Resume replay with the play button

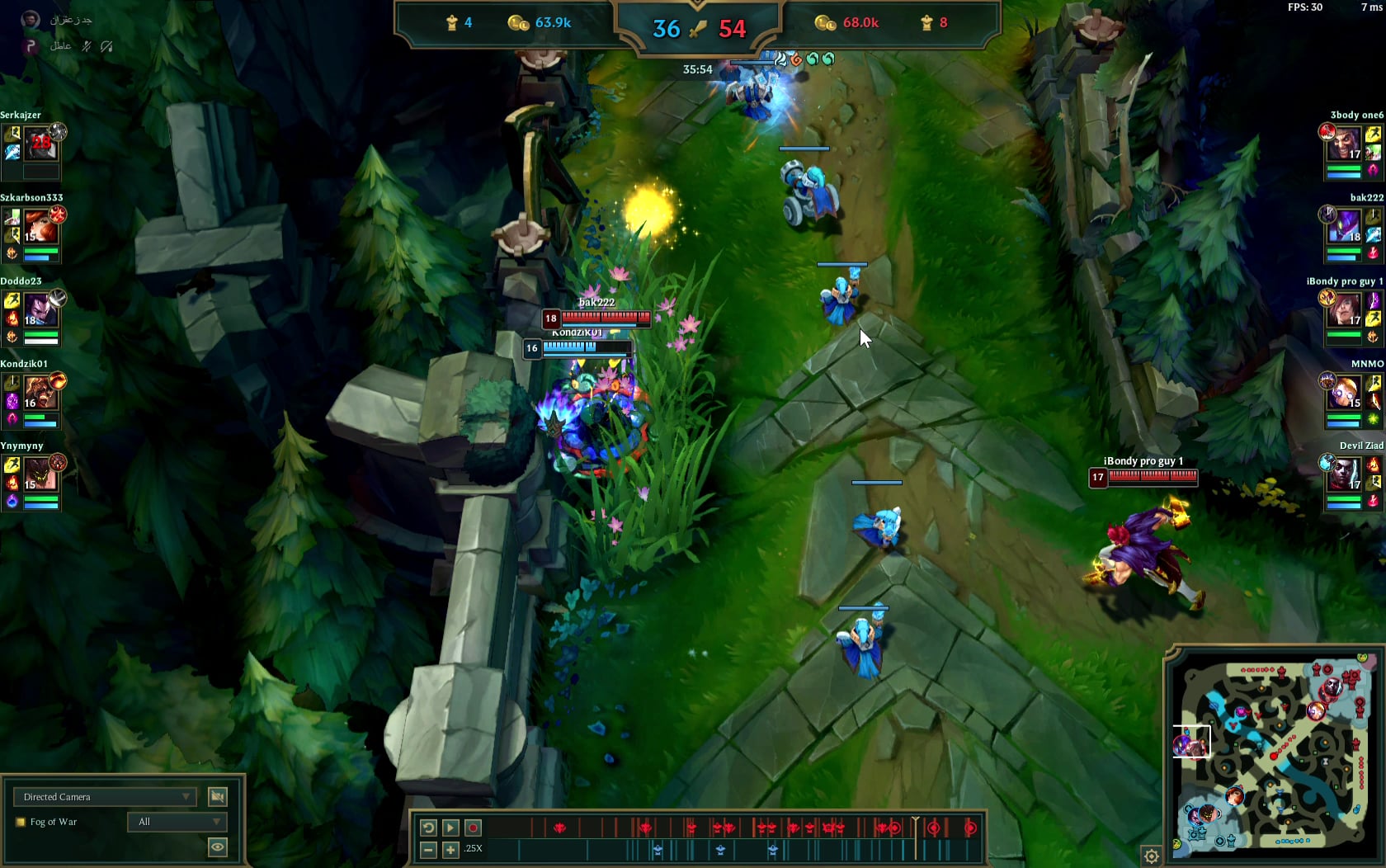450,828
